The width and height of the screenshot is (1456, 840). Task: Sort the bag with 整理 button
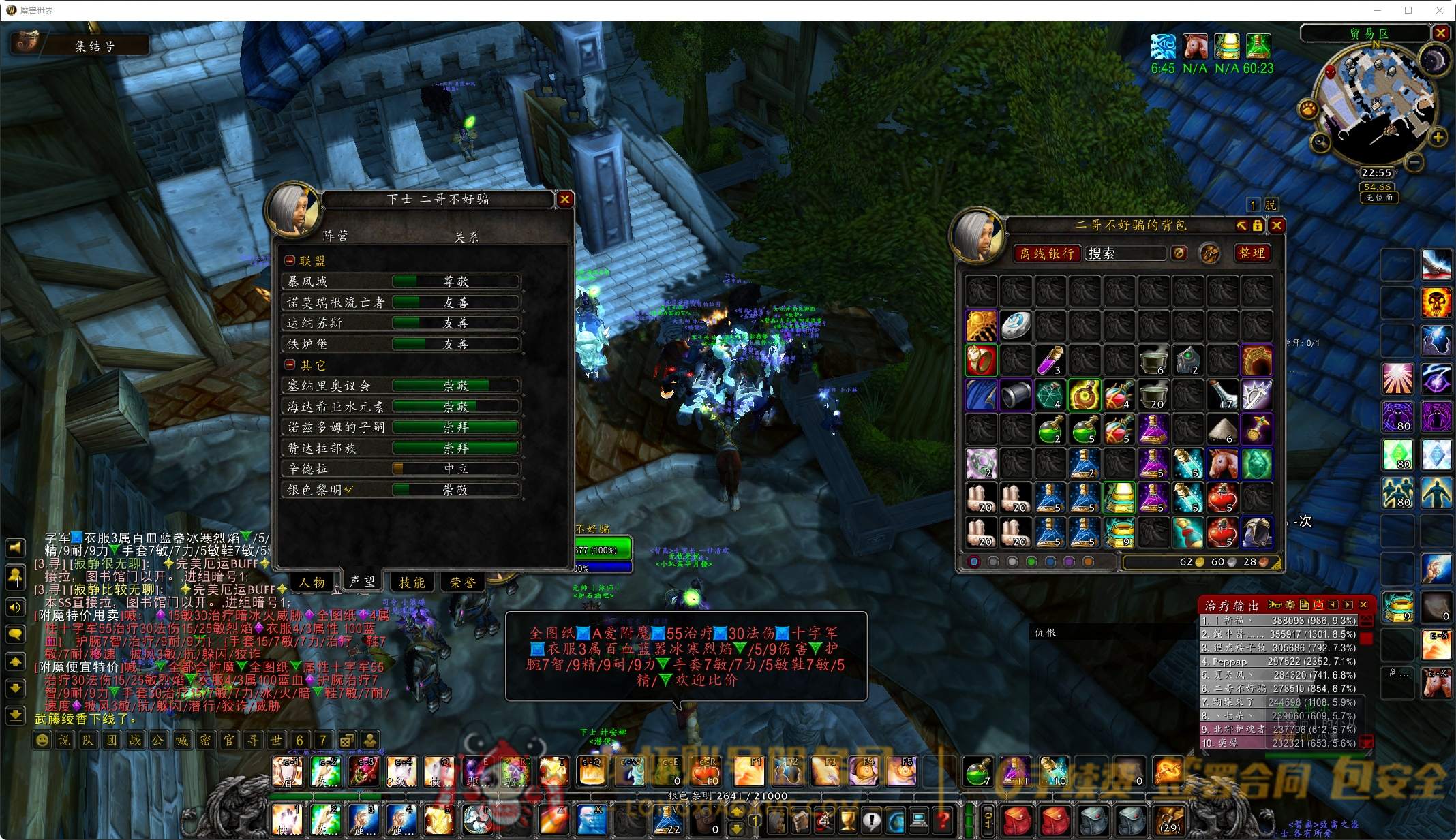1252,253
